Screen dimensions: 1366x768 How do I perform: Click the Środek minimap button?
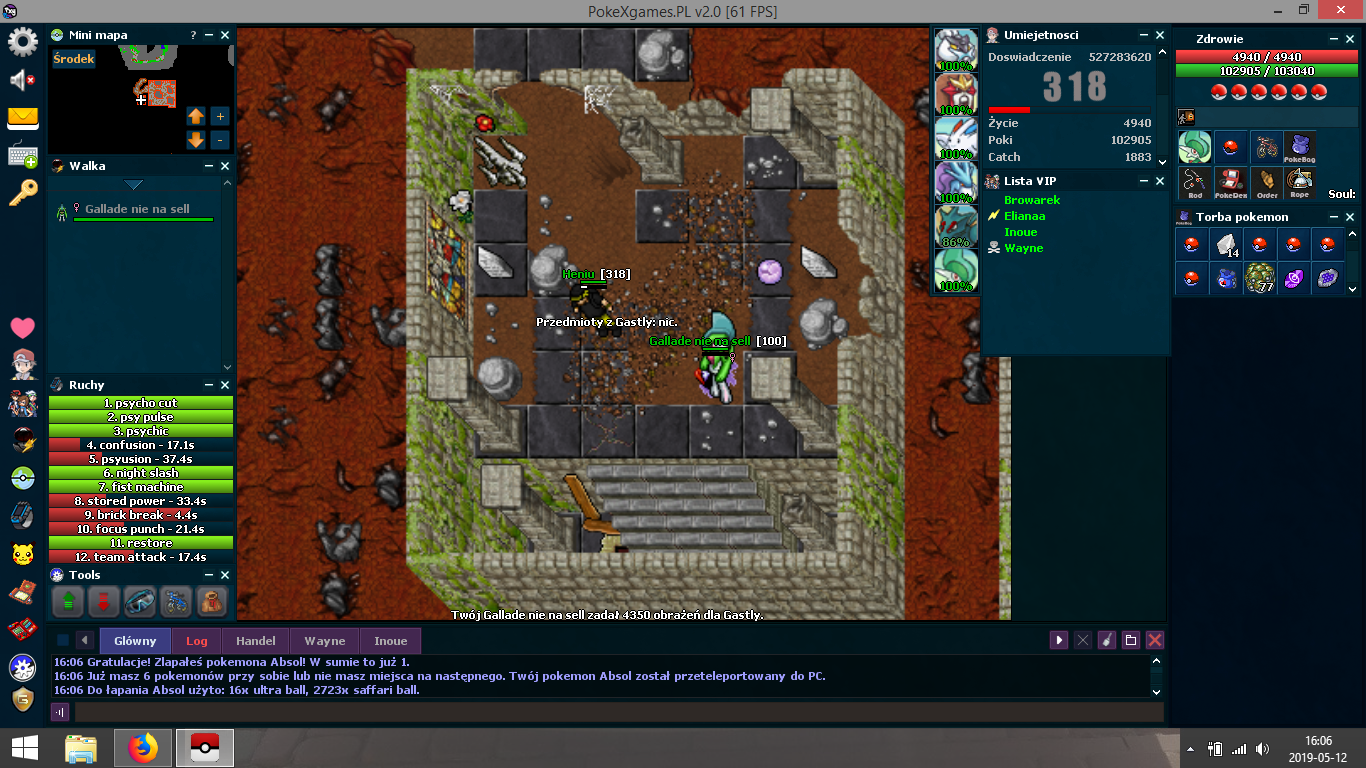(74, 59)
